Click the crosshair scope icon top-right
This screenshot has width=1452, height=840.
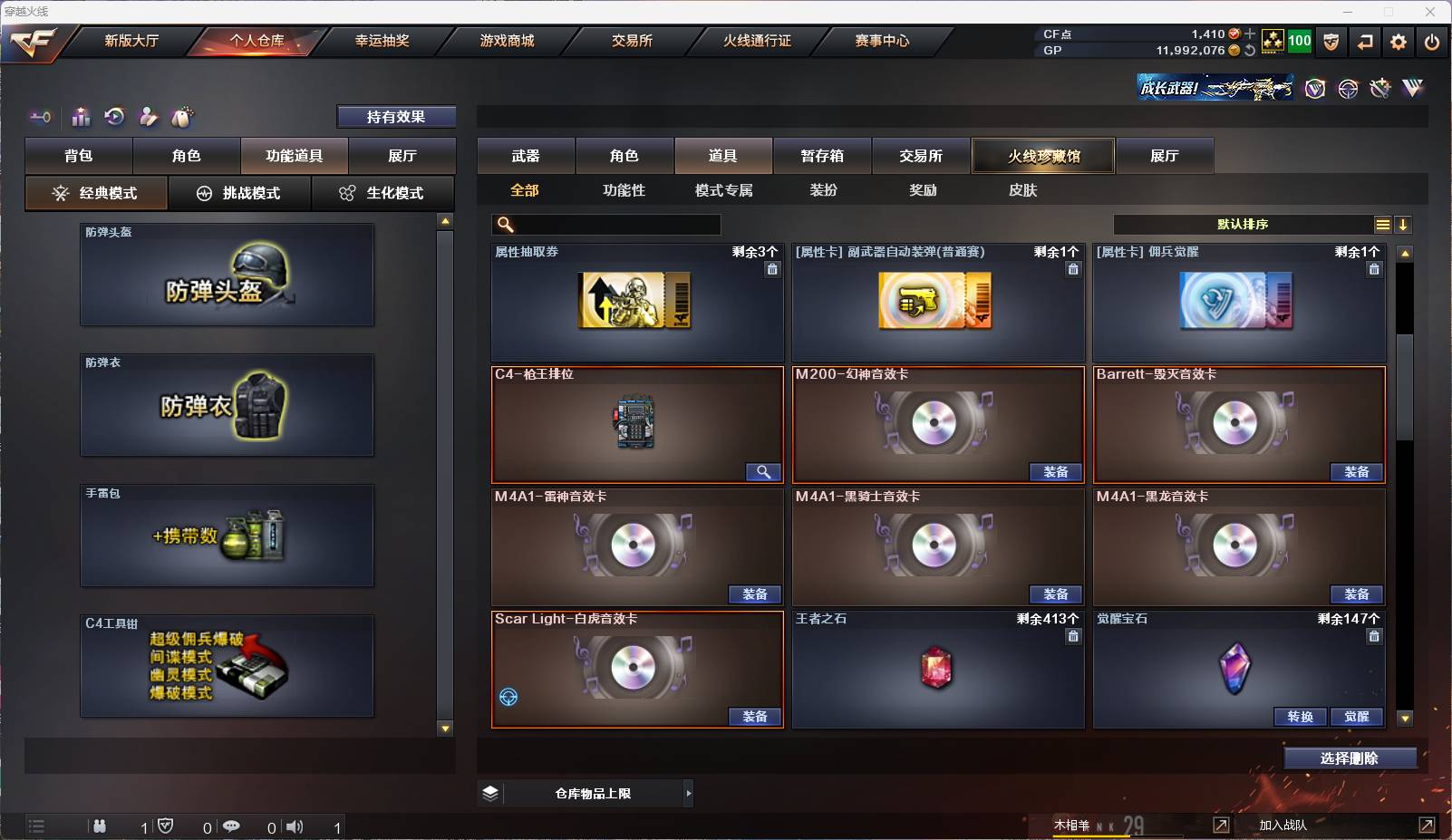[1346, 88]
